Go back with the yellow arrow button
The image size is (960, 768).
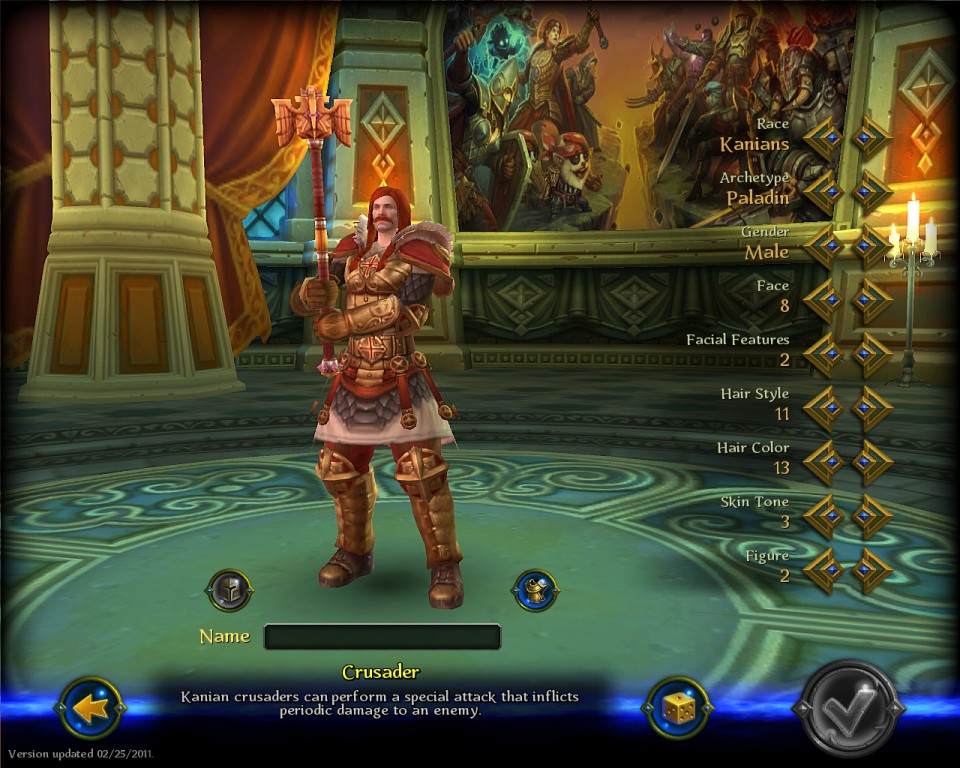click(91, 708)
